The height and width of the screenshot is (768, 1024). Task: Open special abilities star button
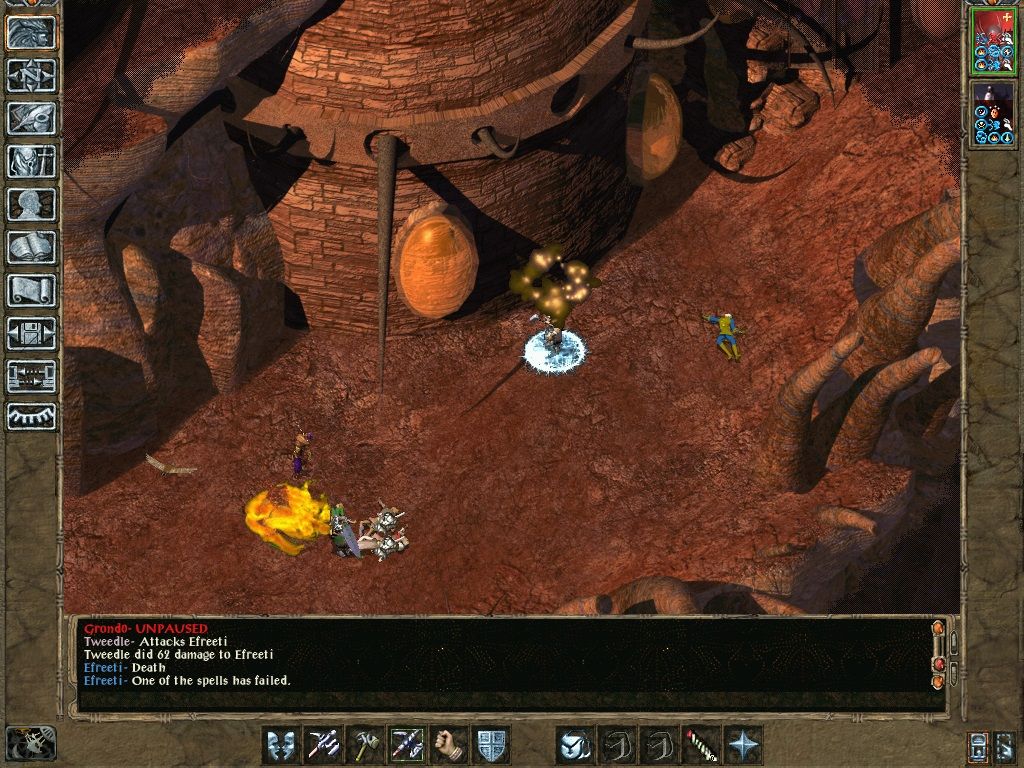tap(742, 745)
